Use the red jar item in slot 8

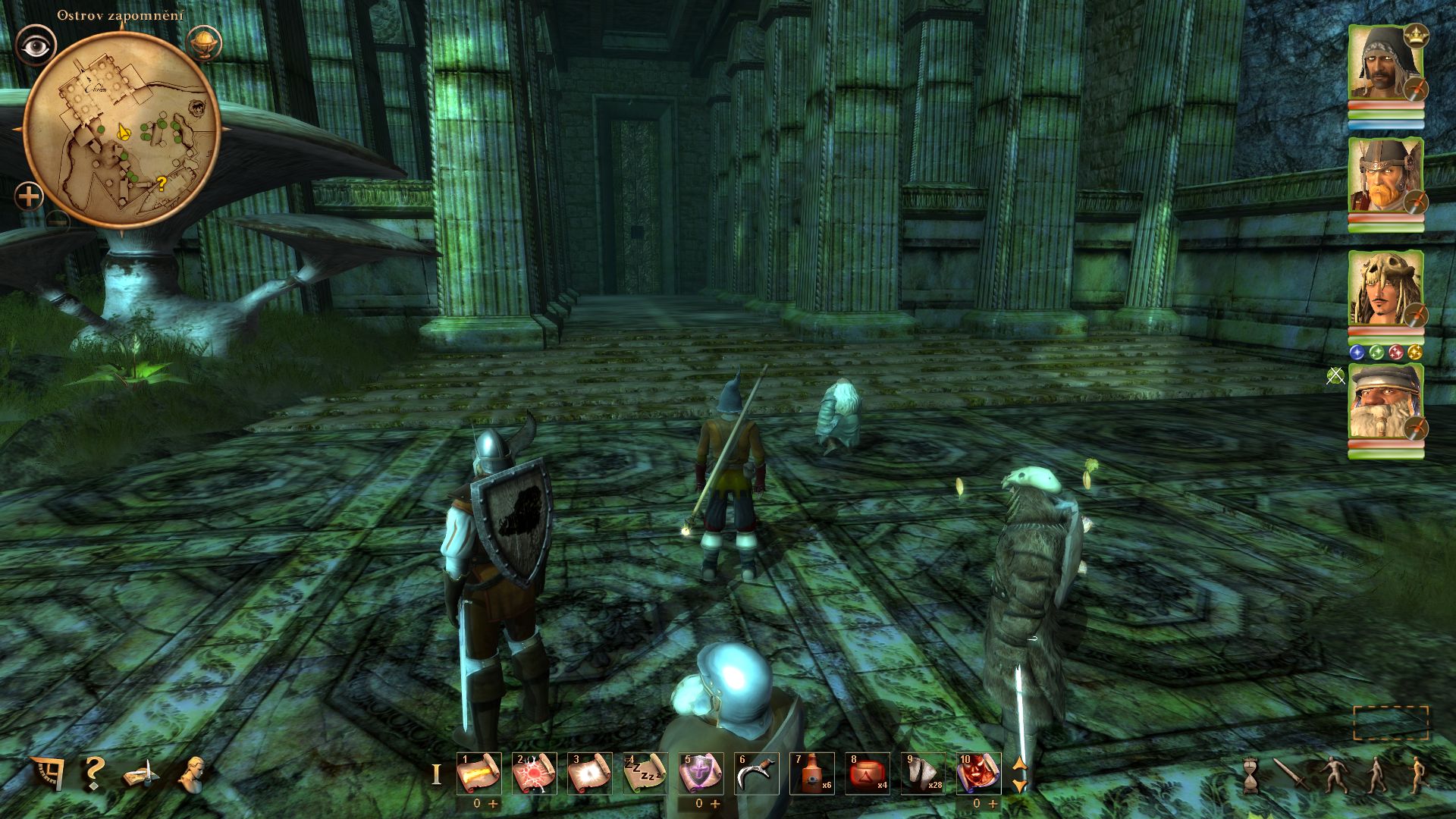tap(867, 773)
